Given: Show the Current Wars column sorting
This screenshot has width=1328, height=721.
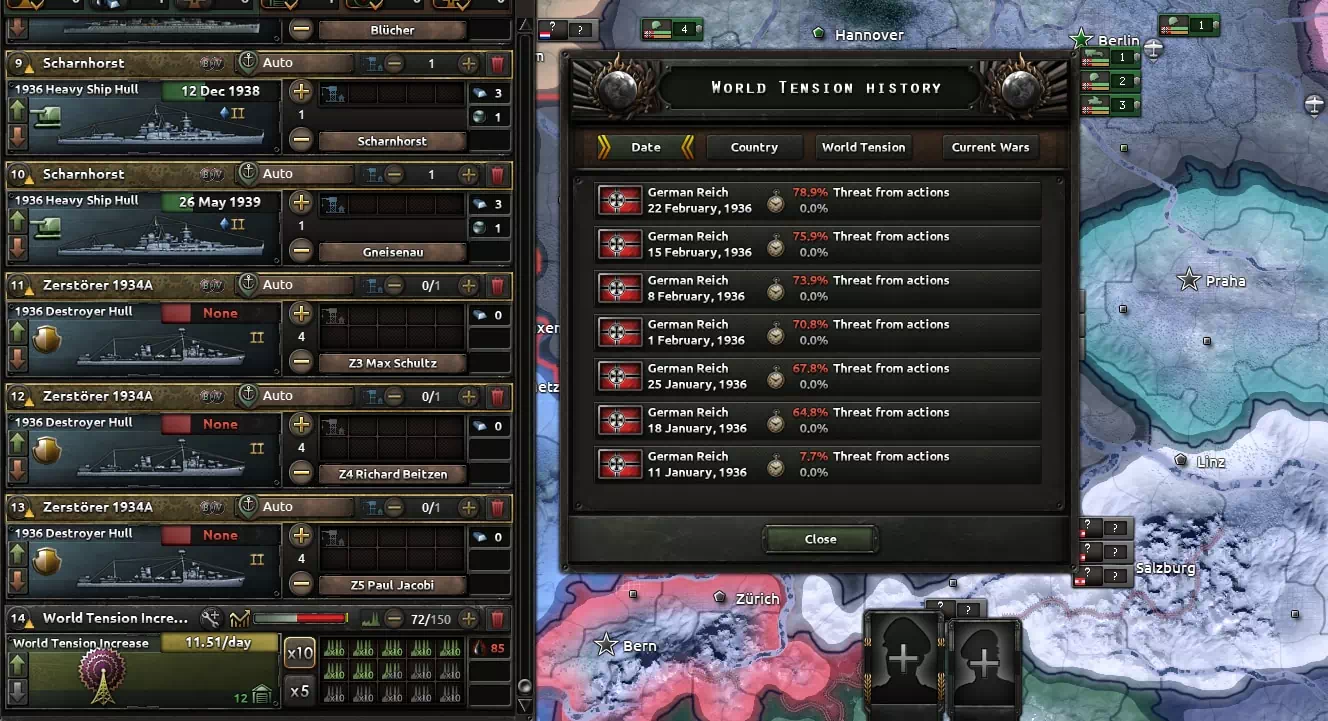Looking at the screenshot, I should click(x=990, y=147).
